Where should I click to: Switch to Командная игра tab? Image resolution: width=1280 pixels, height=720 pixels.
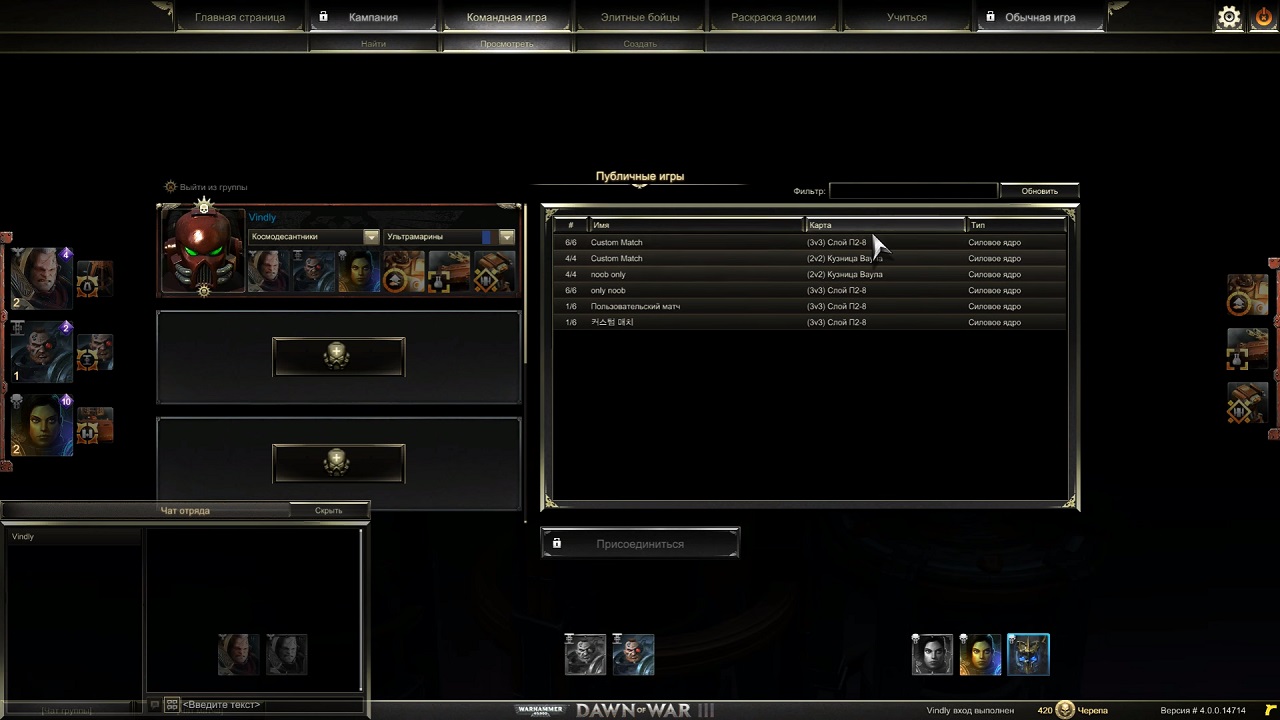pyautogui.click(x=507, y=17)
